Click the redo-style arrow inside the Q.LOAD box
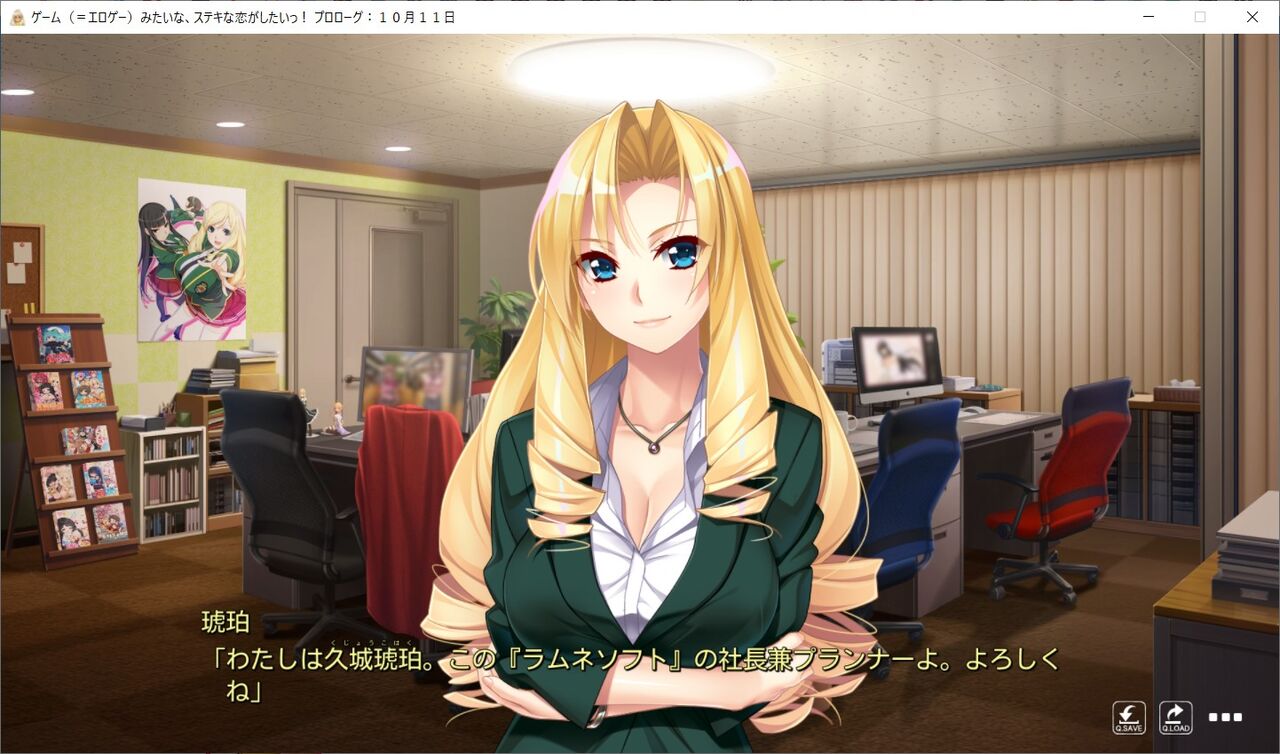 tap(1174, 712)
